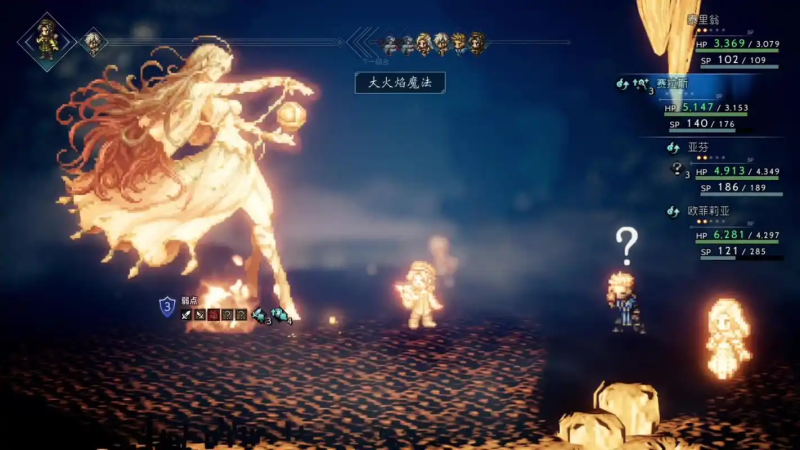Screen dimensions: 800x450
Task: Click the white-haired character turn order portrait
Action: 93,42
